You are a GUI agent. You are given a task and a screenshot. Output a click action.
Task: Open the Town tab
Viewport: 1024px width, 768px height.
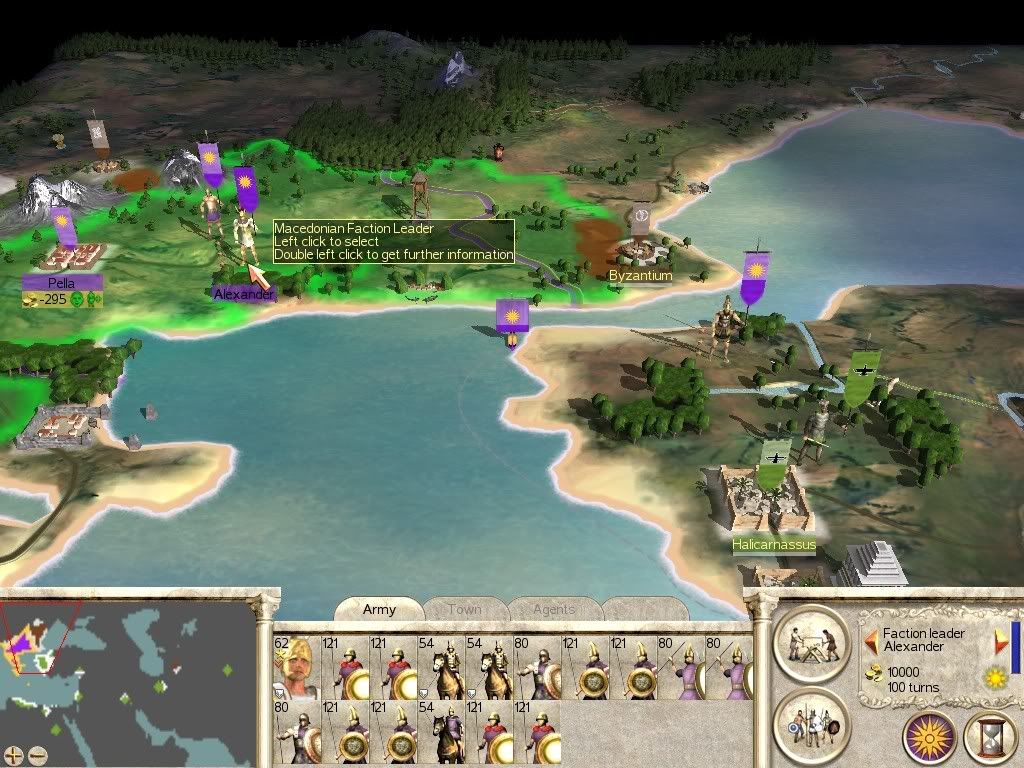pos(464,609)
